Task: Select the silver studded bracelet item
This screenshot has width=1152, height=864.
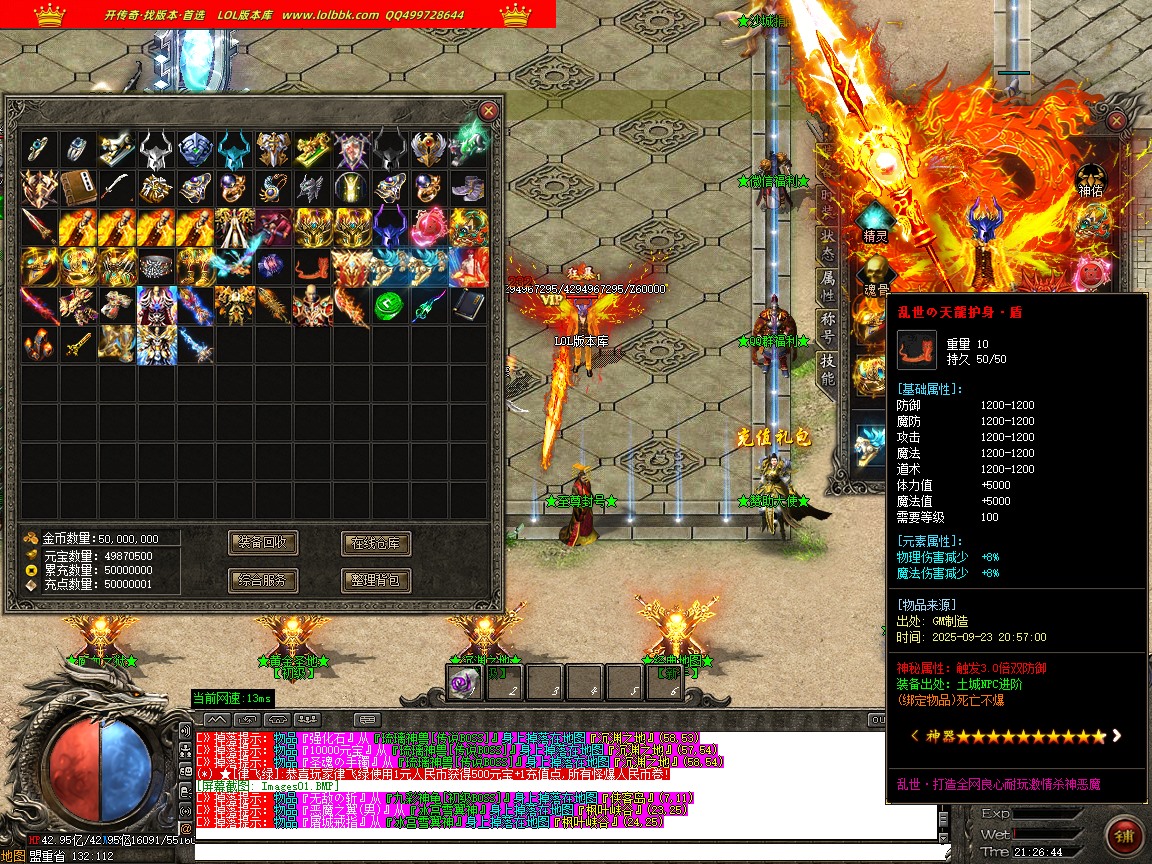Action: (155, 267)
